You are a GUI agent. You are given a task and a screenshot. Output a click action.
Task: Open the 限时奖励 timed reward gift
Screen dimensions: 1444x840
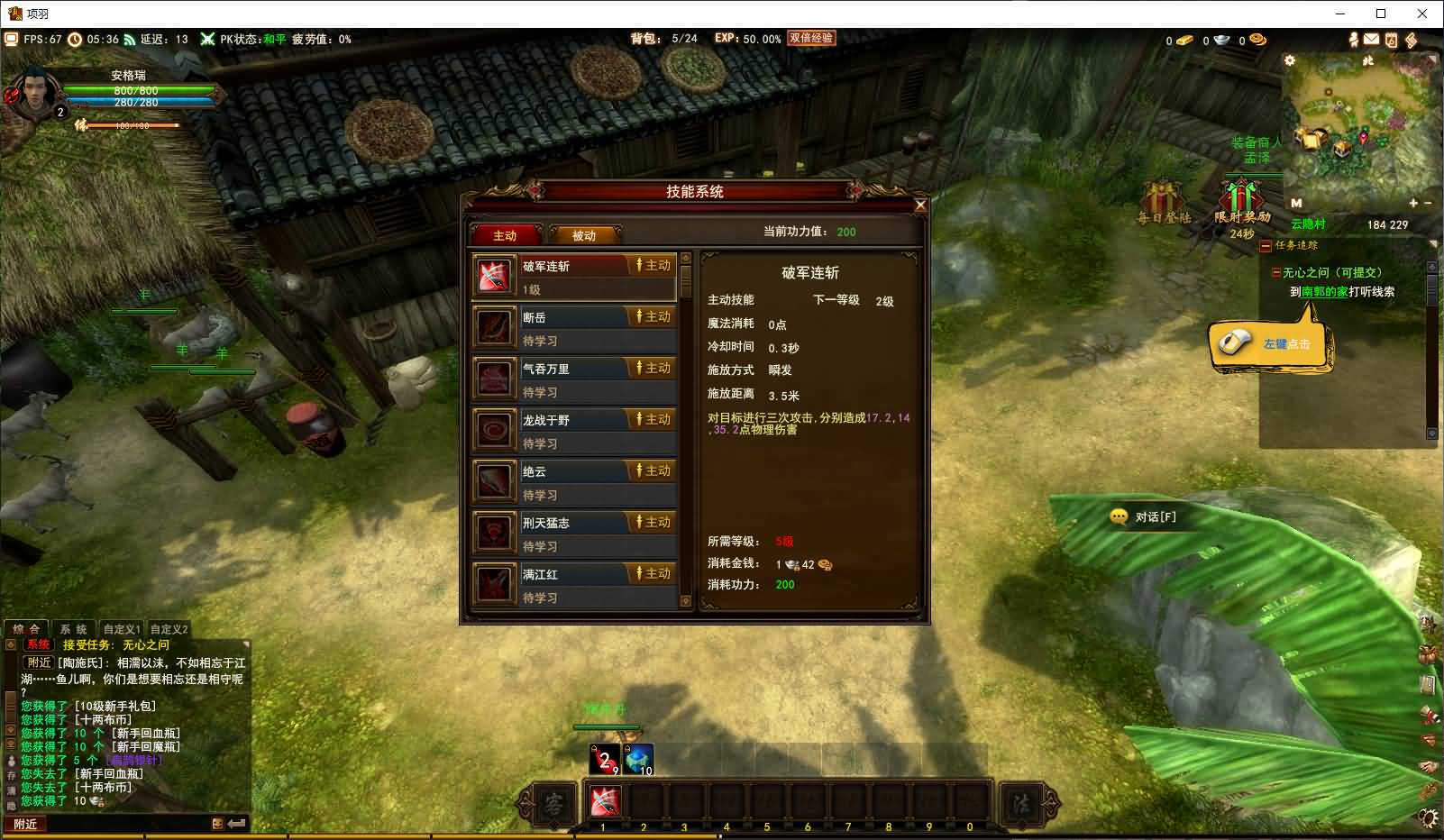tap(1241, 201)
